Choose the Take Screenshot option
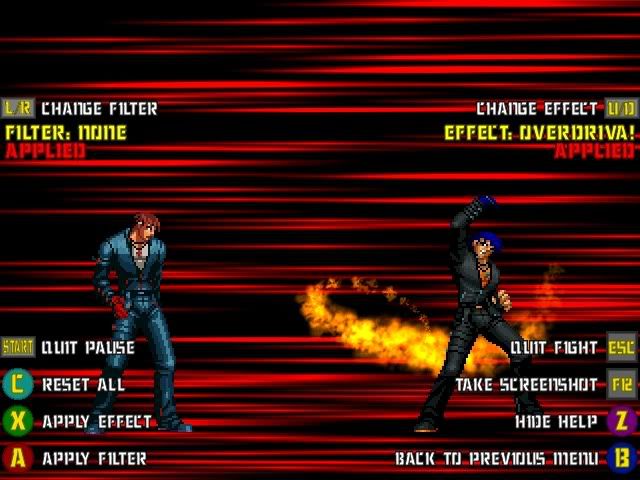This screenshot has width=640, height=480. (x=526, y=385)
